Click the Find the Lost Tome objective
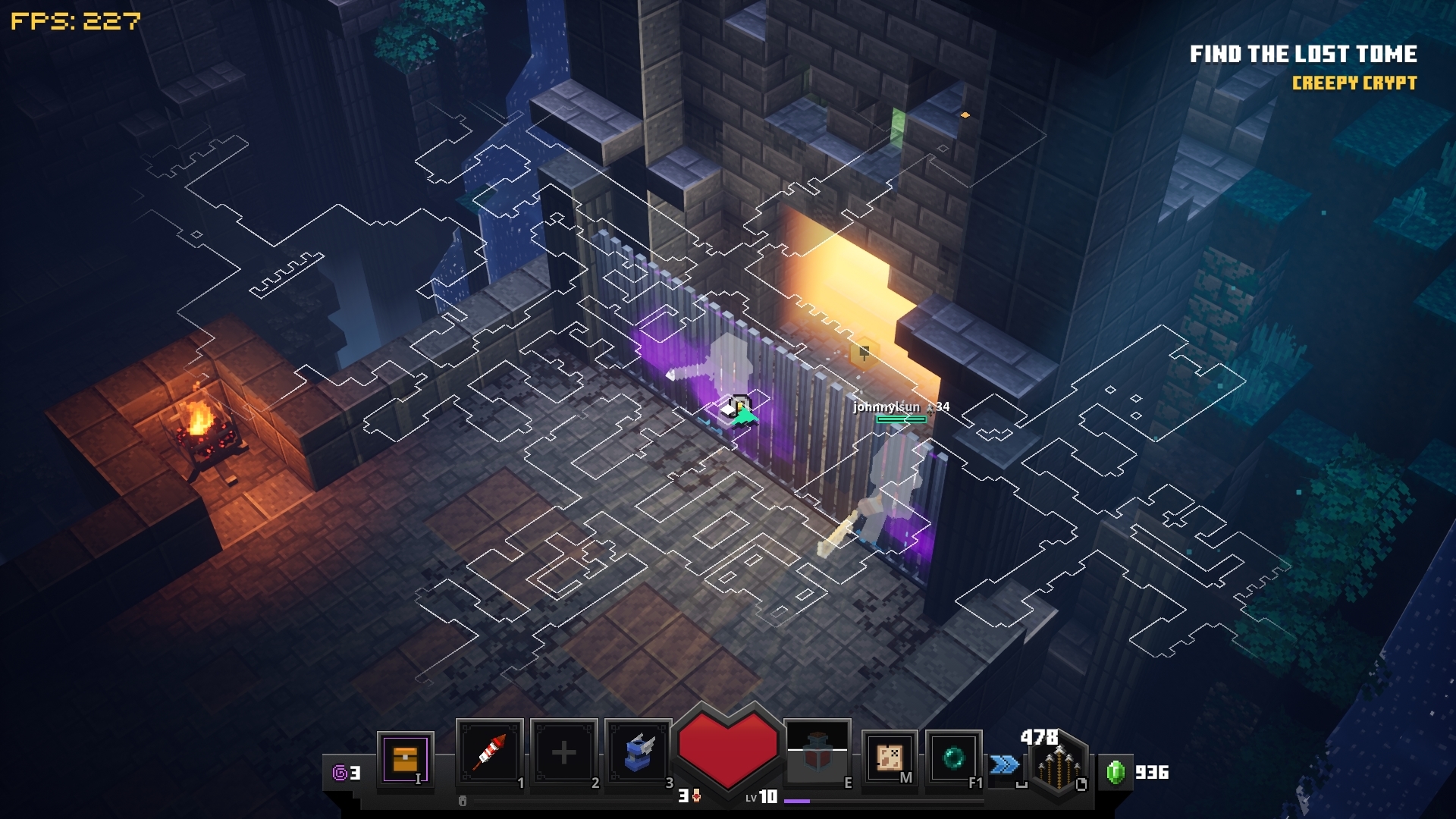Image resolution: width=1456 pixels, height=819 pixels. click(1303, 55)
